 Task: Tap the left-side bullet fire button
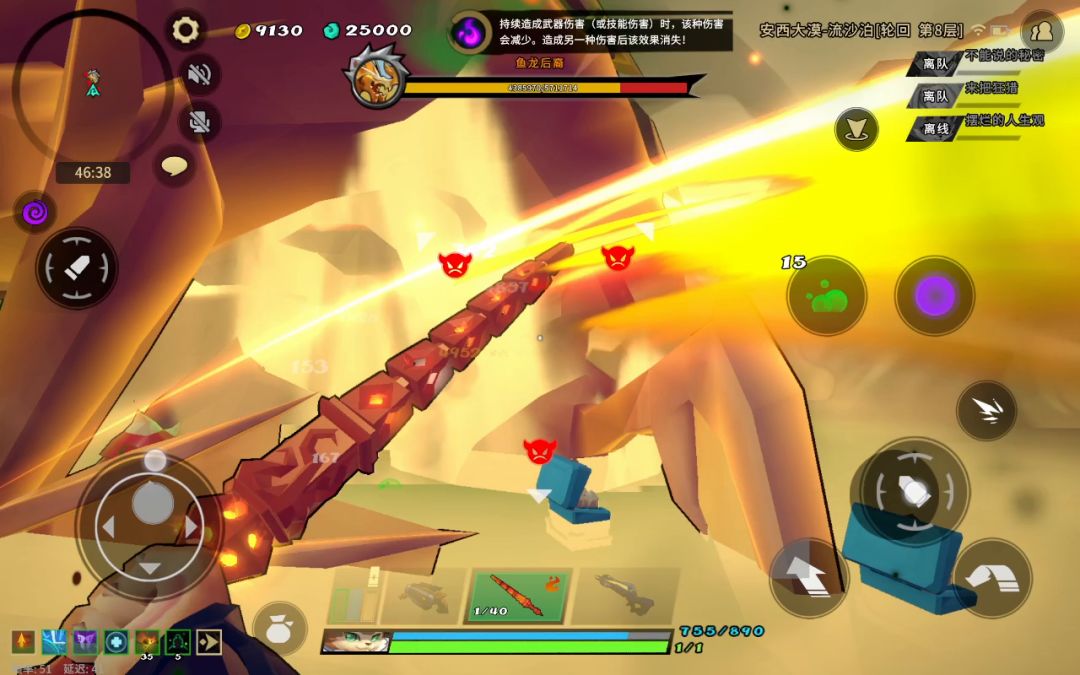coord(77,268)
